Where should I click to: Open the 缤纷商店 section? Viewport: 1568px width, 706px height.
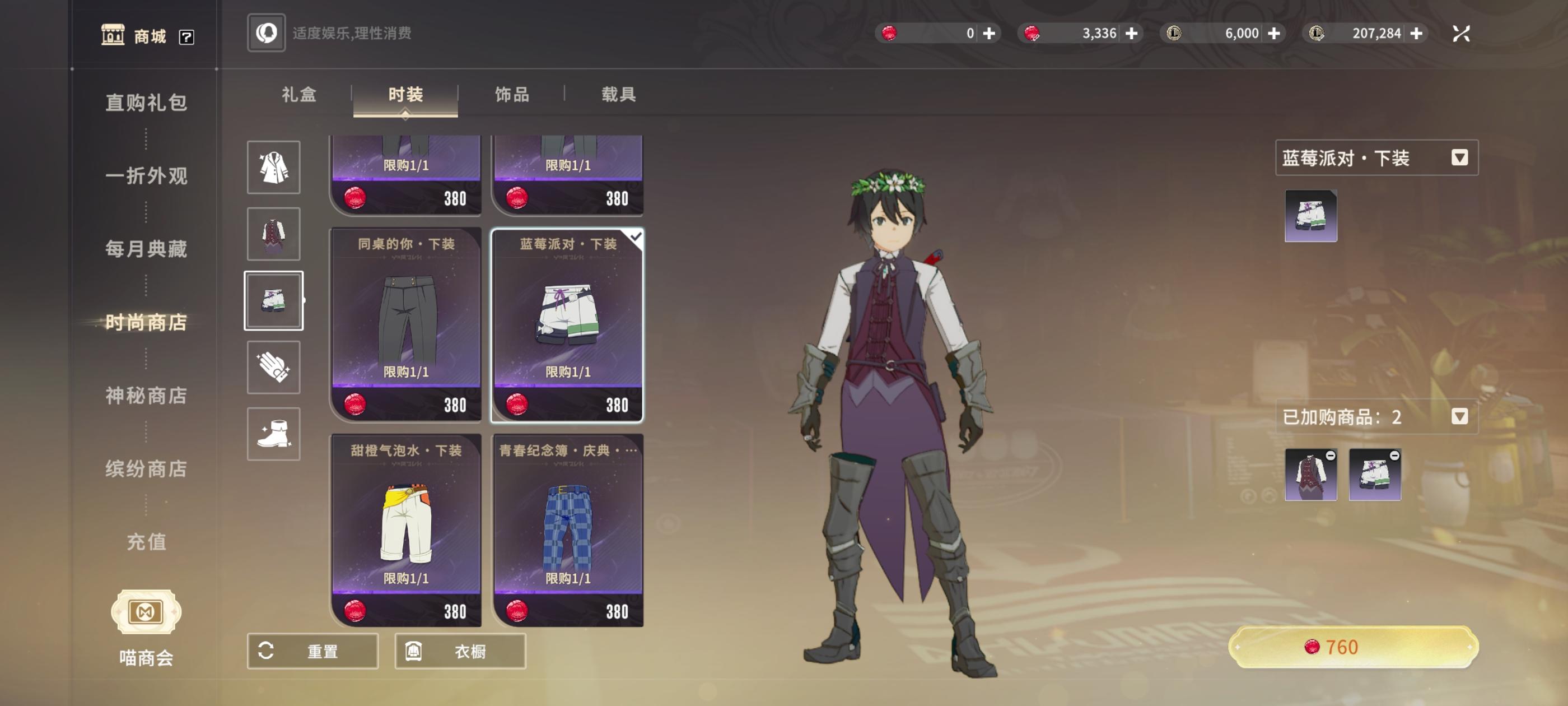[x=146, y=468]
